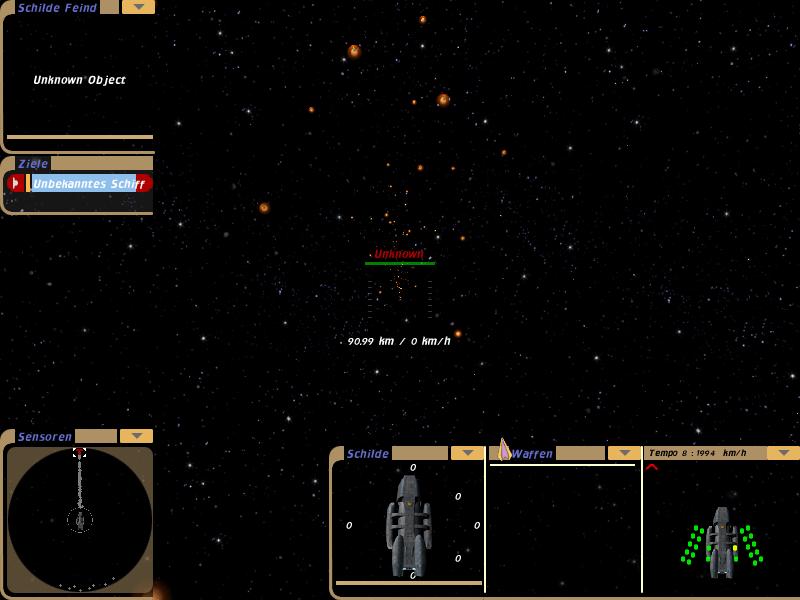Collapse the Tempo panel dropdown arrow

click(x=782, y=453)
